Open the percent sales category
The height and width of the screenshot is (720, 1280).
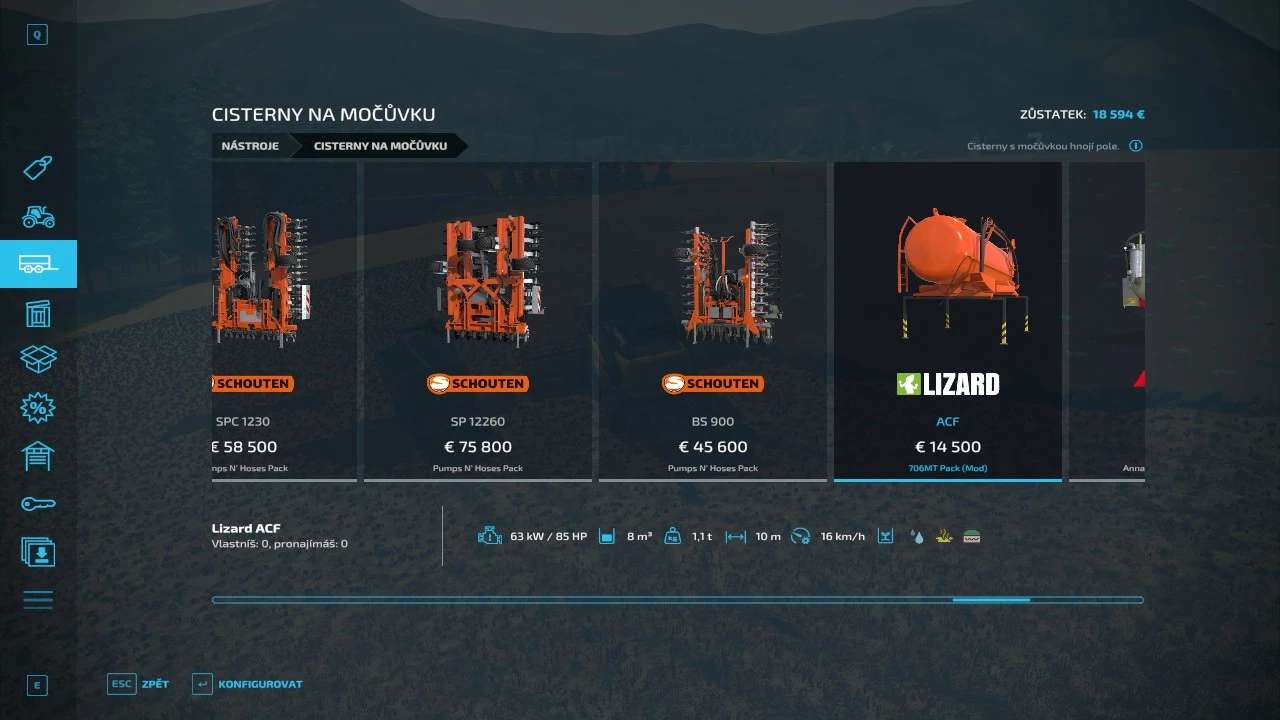(38, 408)
